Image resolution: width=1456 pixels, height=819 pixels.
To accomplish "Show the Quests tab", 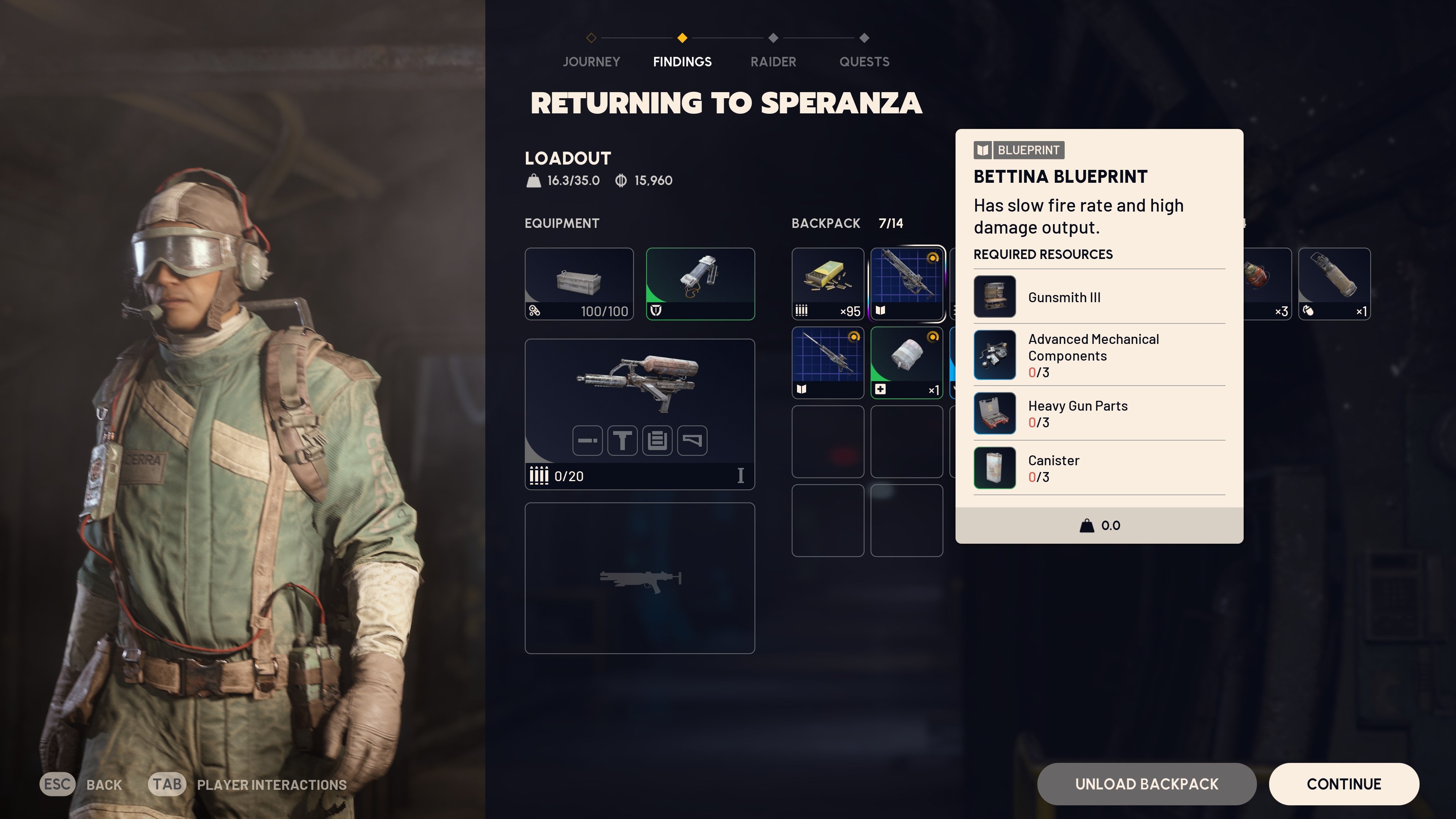I will [864, 61].
